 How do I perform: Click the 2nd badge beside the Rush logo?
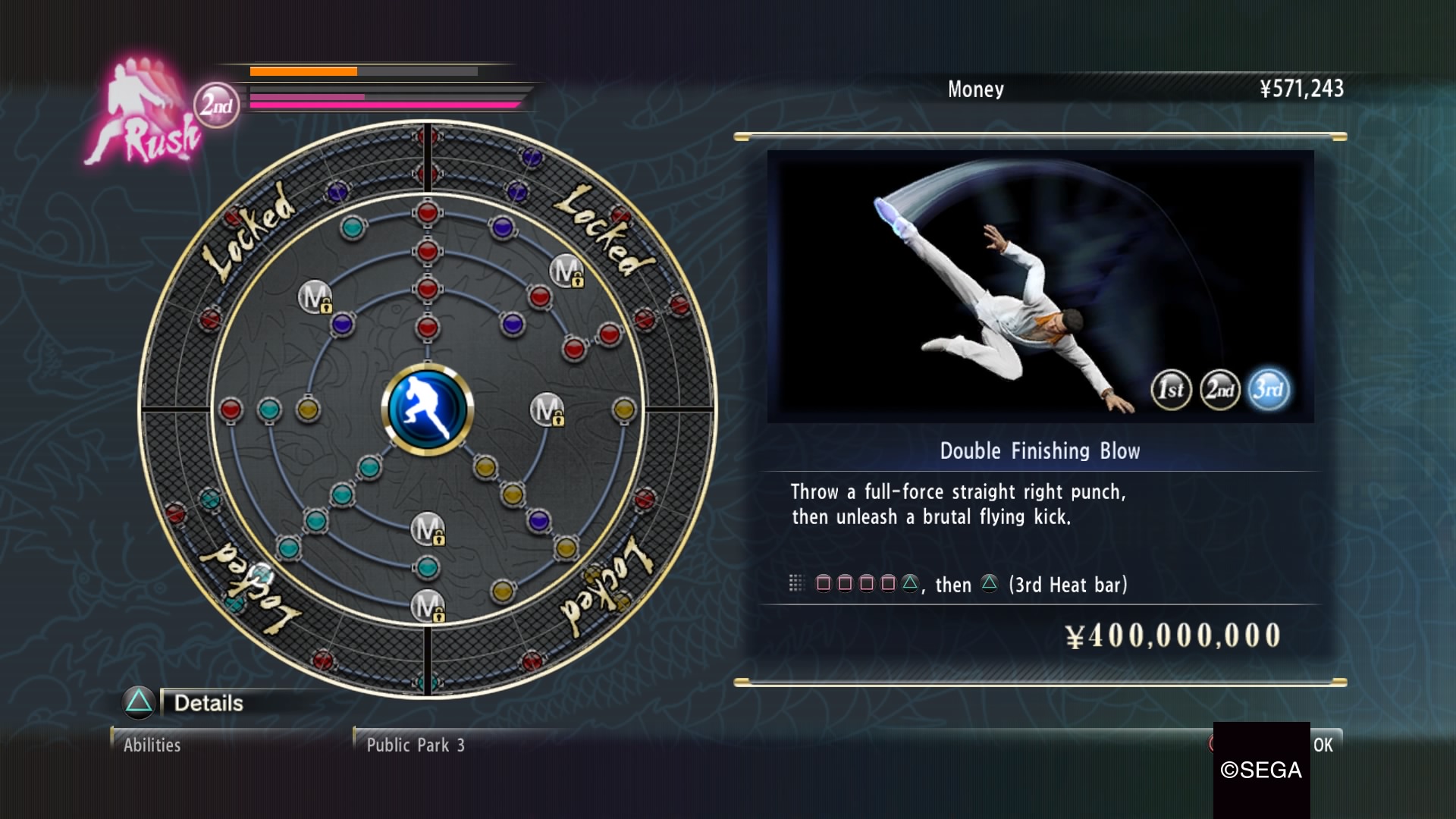point(216,105)
